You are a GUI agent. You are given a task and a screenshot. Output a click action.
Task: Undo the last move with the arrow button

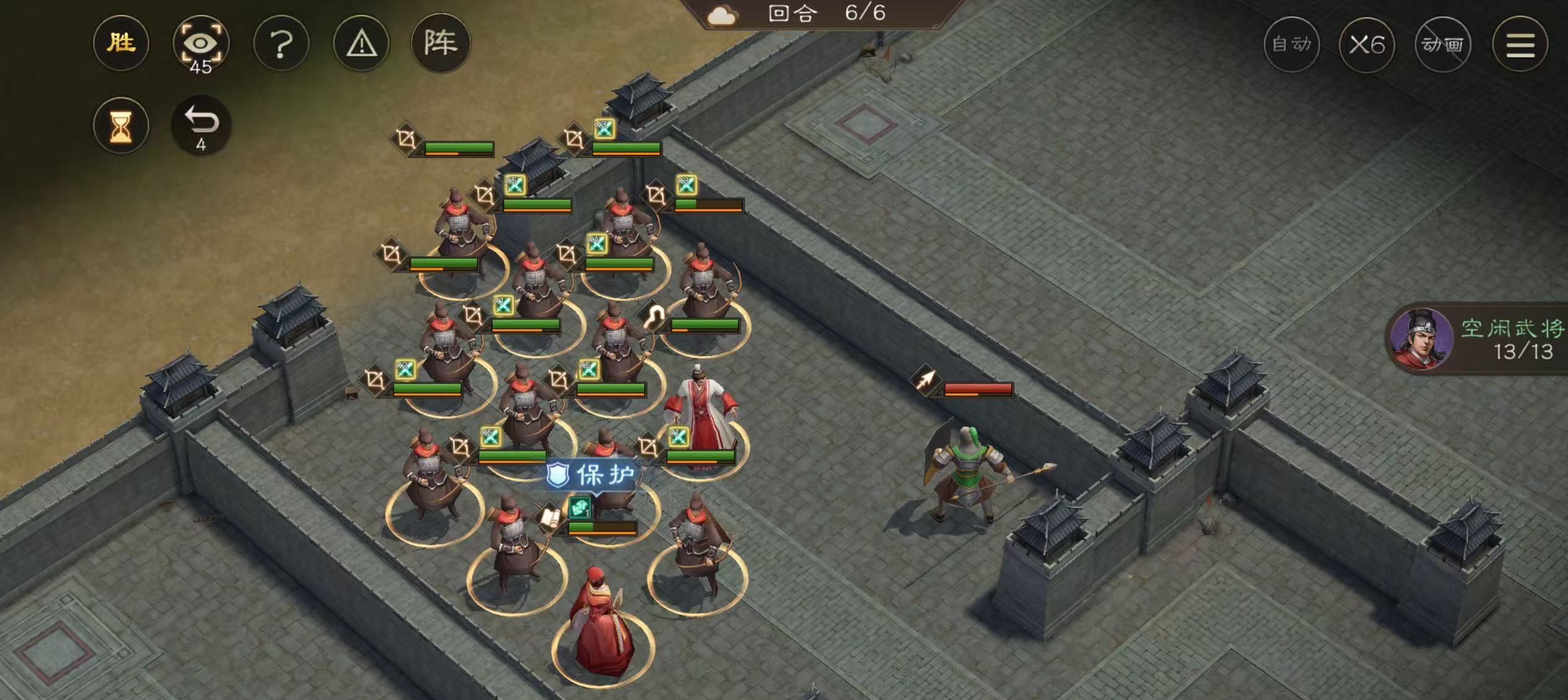pos(201,125)
